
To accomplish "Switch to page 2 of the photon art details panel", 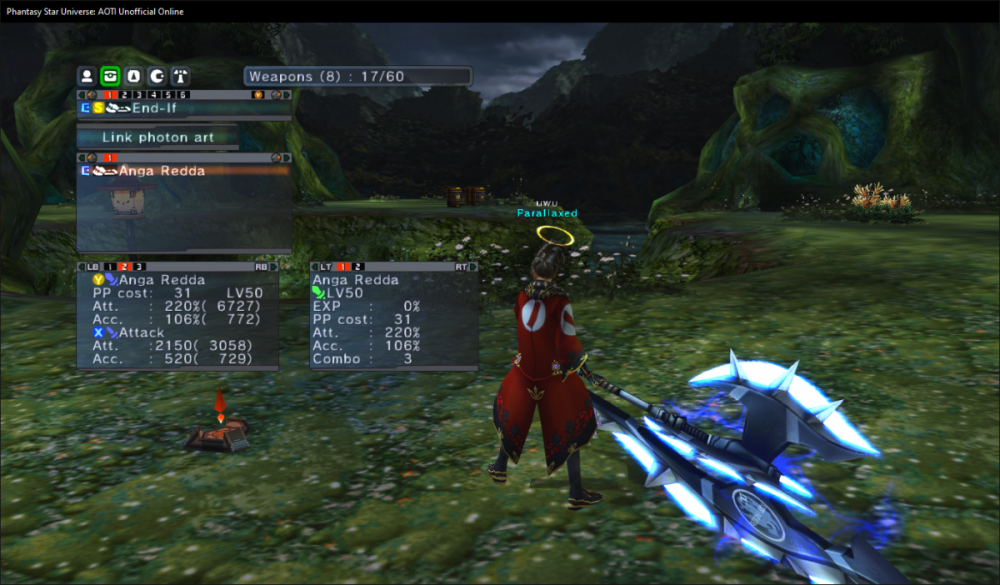I will (358, 267).
